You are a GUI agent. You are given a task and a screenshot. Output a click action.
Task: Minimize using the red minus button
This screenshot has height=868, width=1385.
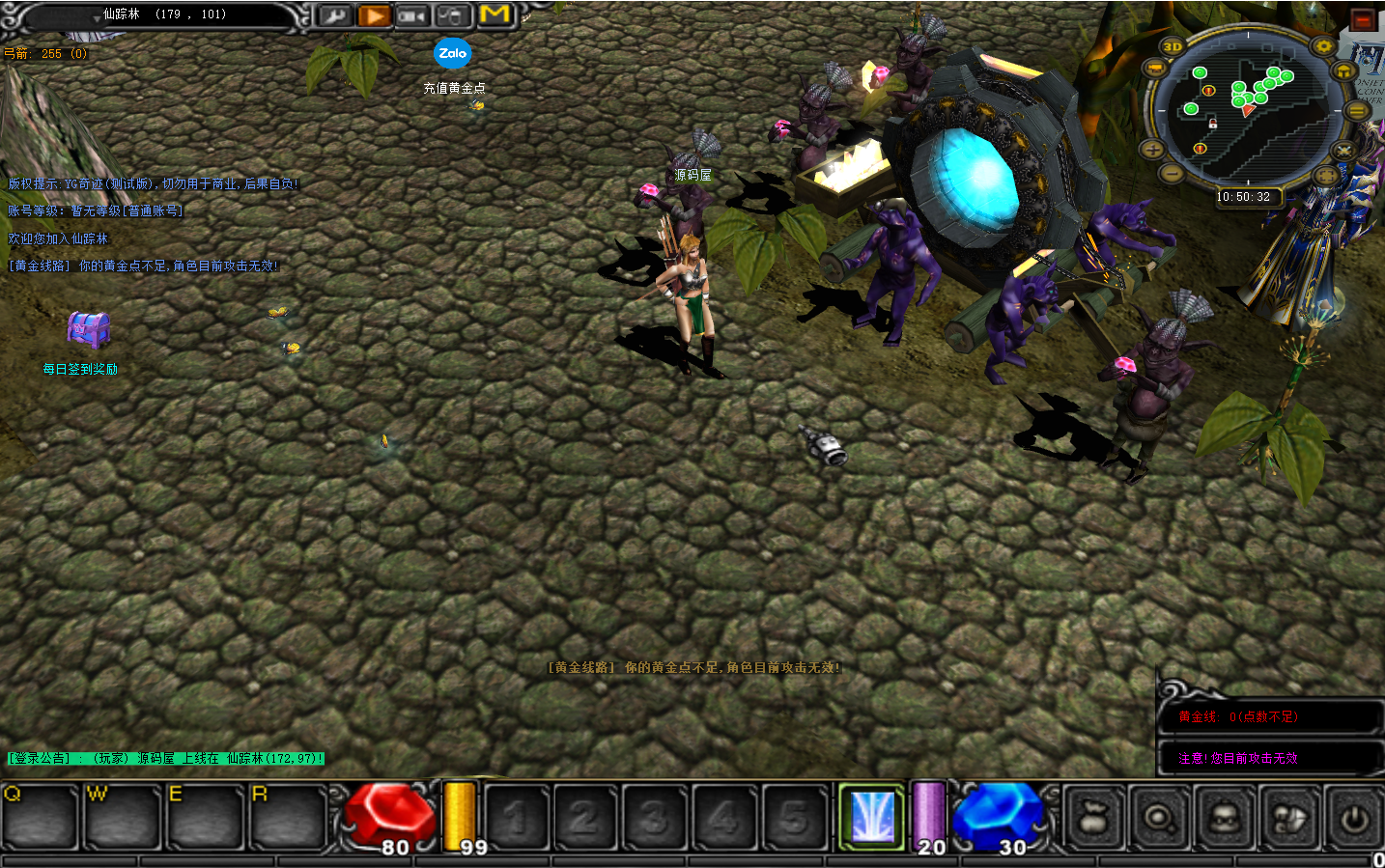coord(1363,19)
